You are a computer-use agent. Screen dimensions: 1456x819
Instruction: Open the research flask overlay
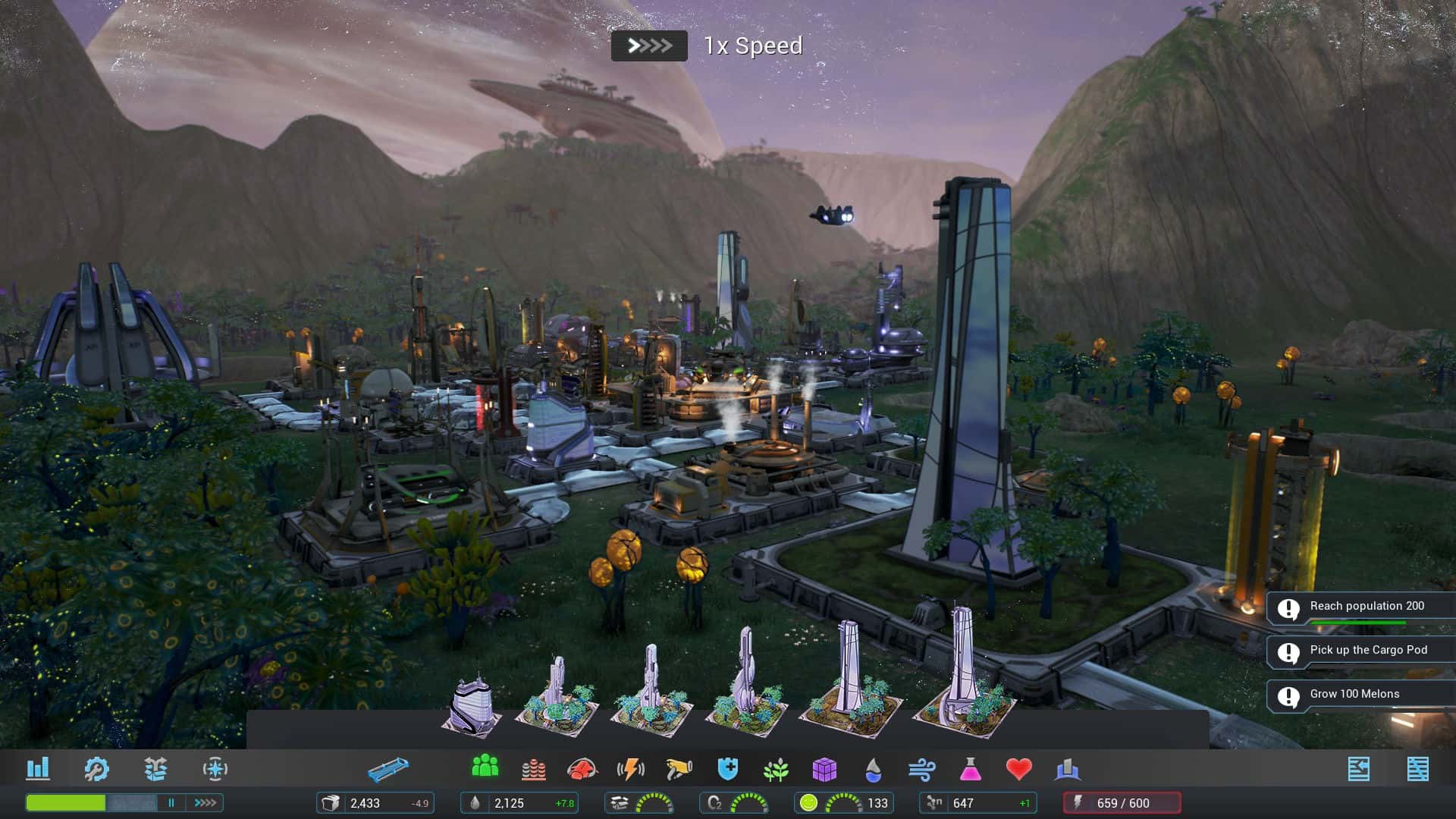[971, 768]
